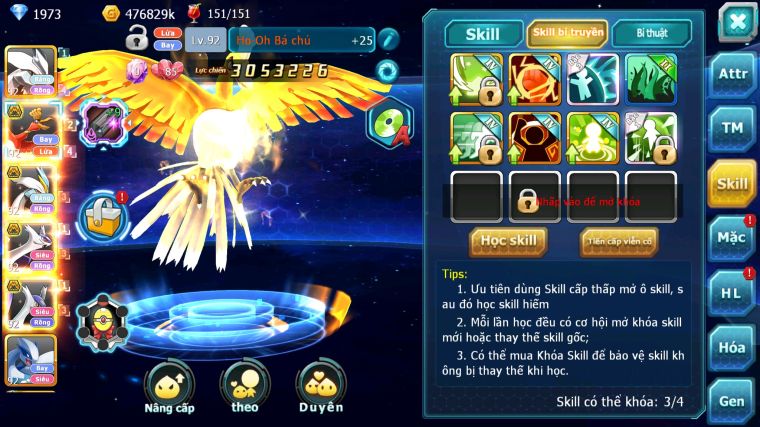Image resolution: width=760 pixels, height=427 pixels.
Task: Open the Attr side tab
Action: [x=731, y=74]
